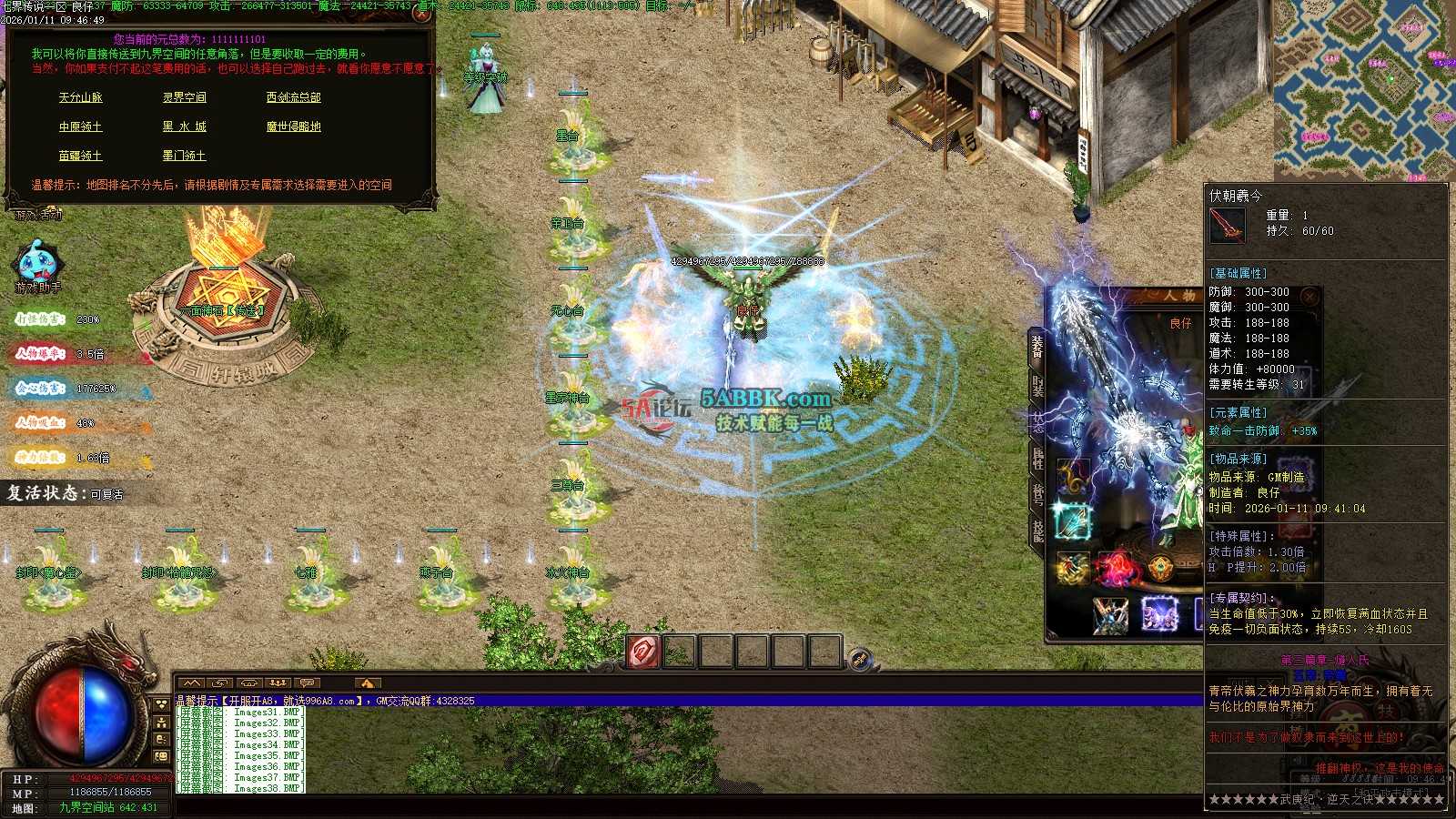
Task: Use the red swirl item in the hotbar
Action: pyautogui.click(x=643, y=652)
